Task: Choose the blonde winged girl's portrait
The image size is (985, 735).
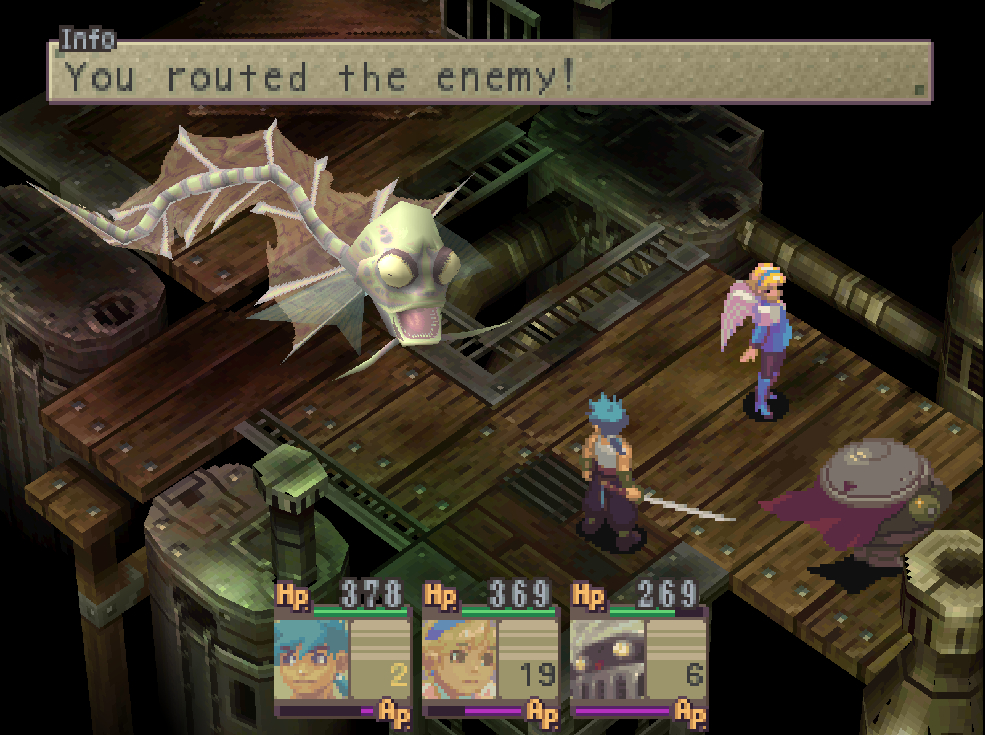Action: [x=460, y=659]
